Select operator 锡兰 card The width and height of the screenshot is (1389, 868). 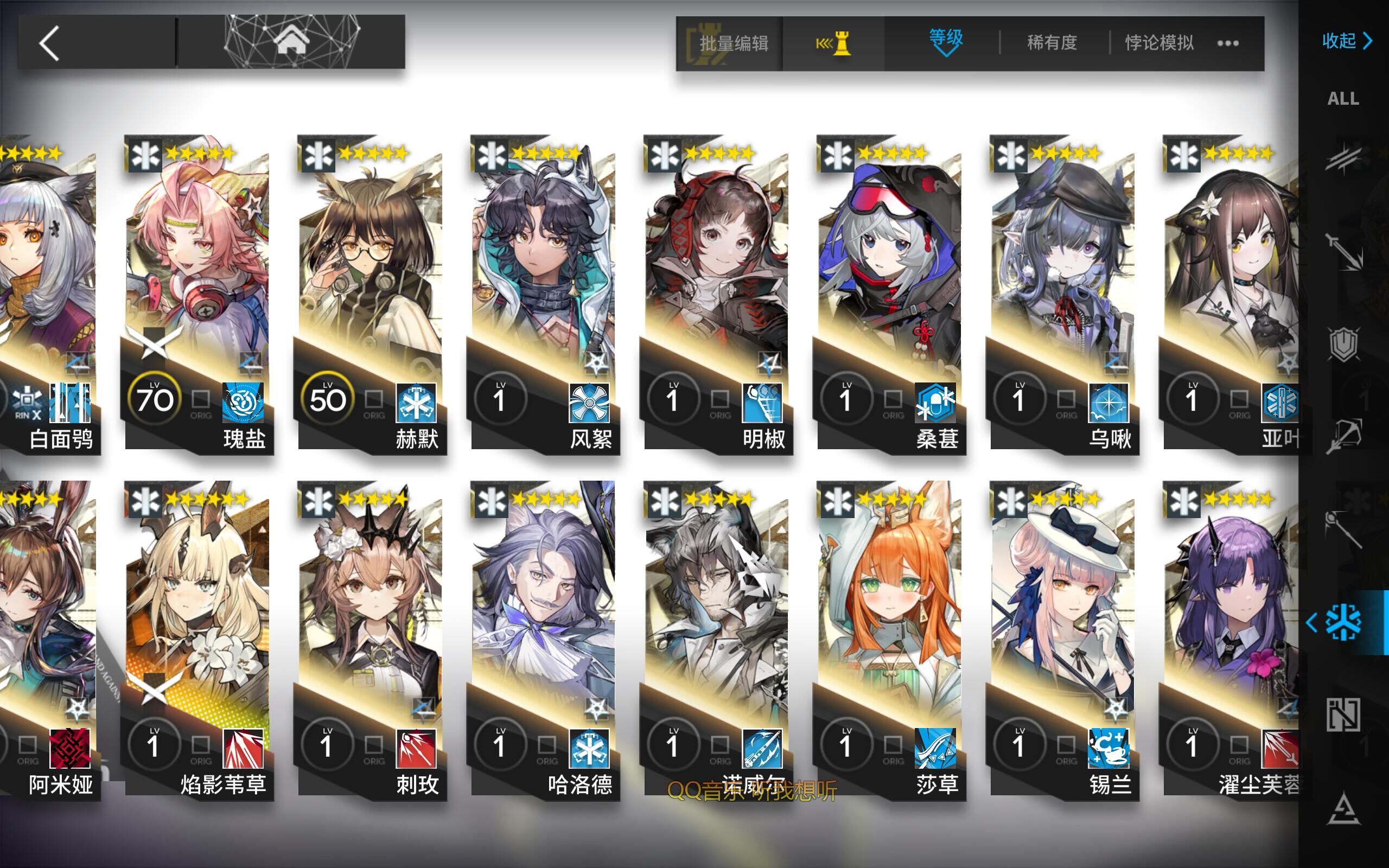tap(1063, 637)
